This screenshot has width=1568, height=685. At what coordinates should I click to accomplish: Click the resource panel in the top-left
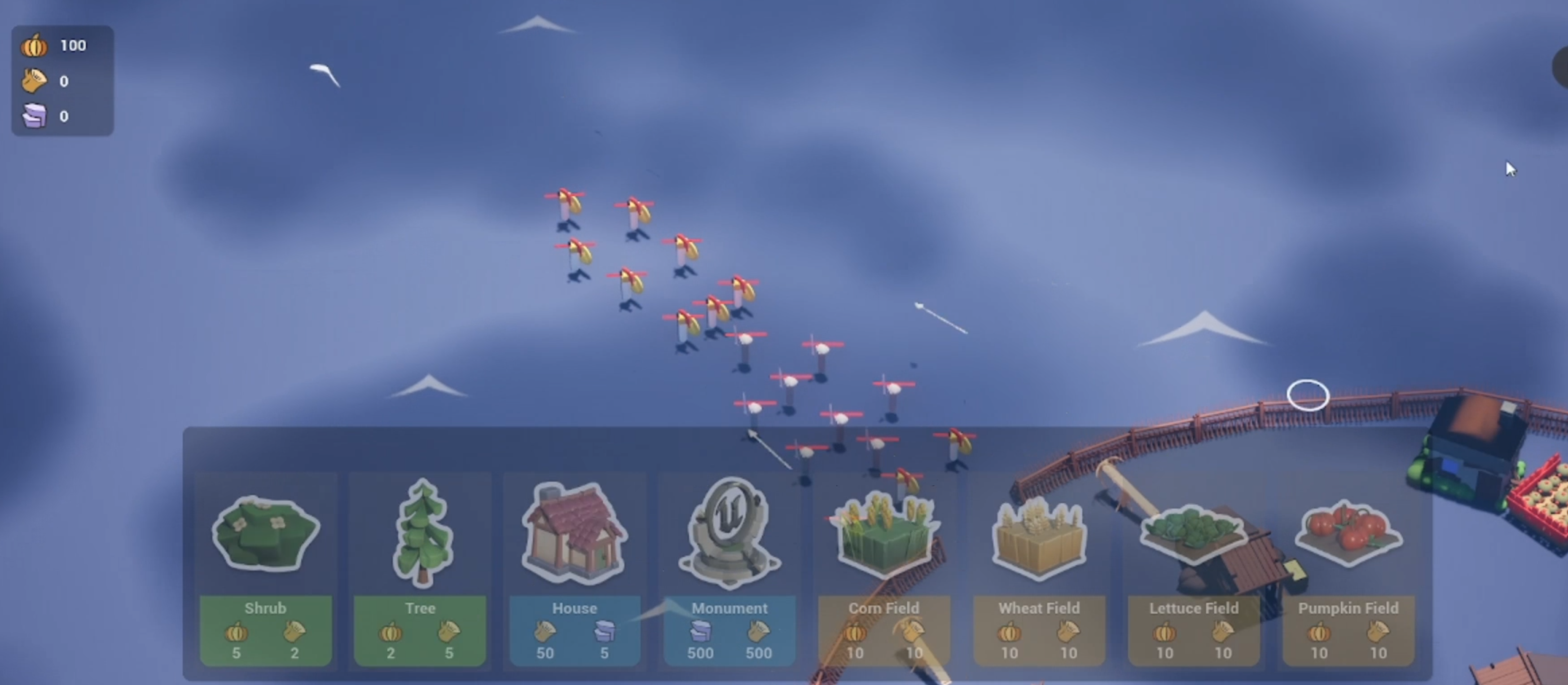(62, 80)
